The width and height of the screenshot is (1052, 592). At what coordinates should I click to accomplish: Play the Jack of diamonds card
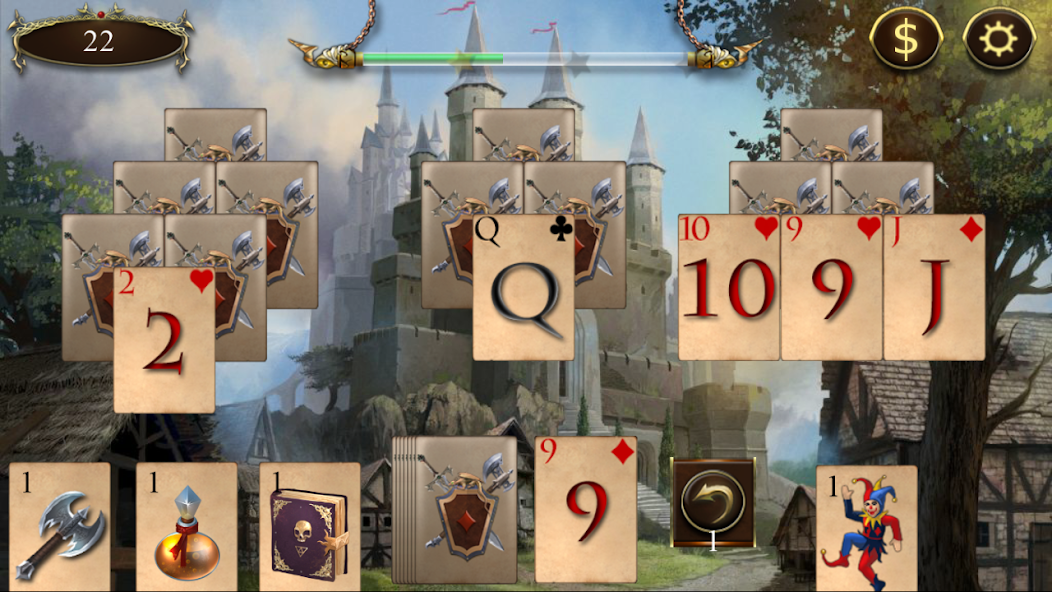coord(934,288)
